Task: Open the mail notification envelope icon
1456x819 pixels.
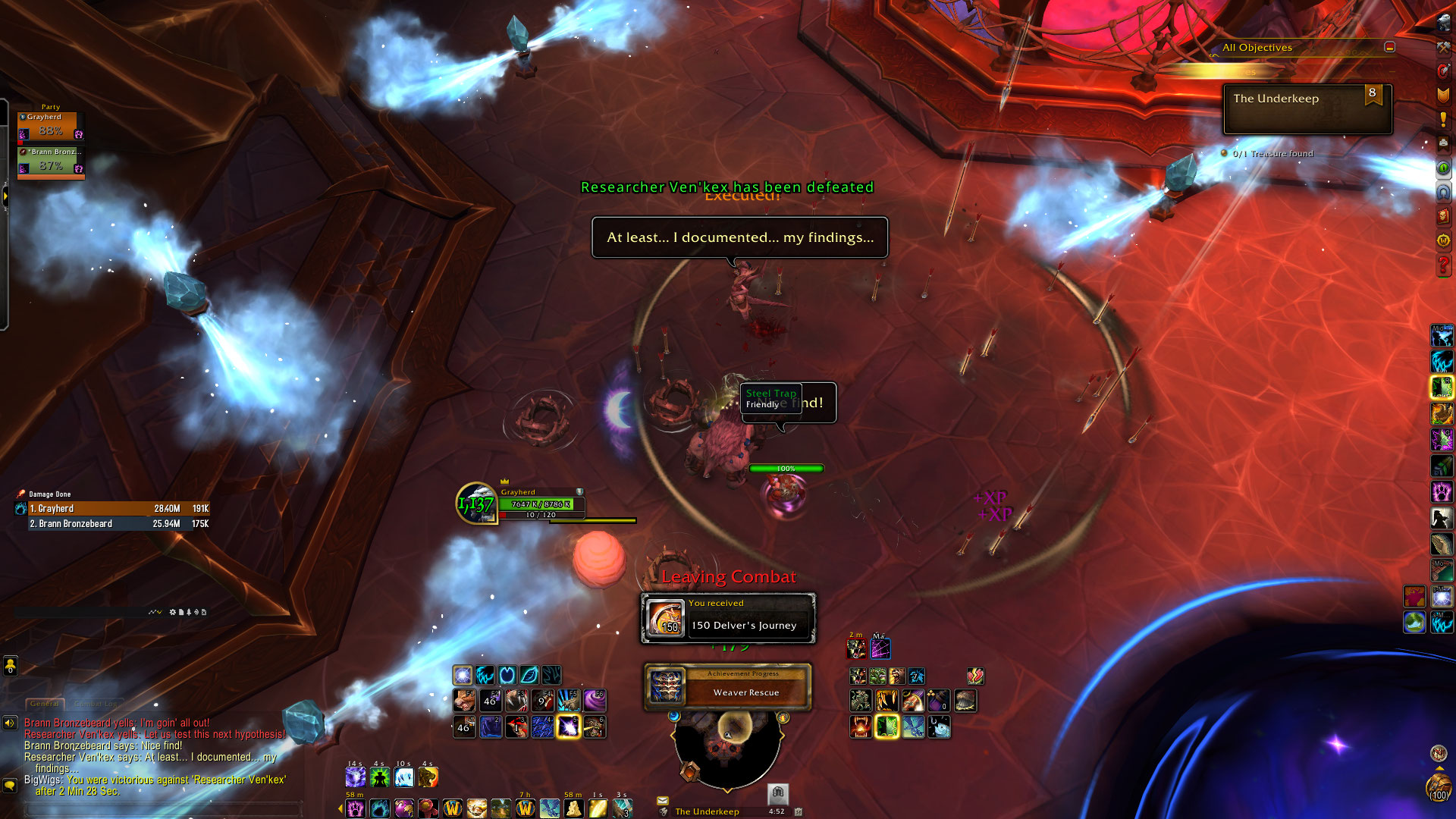Action: 662,800
